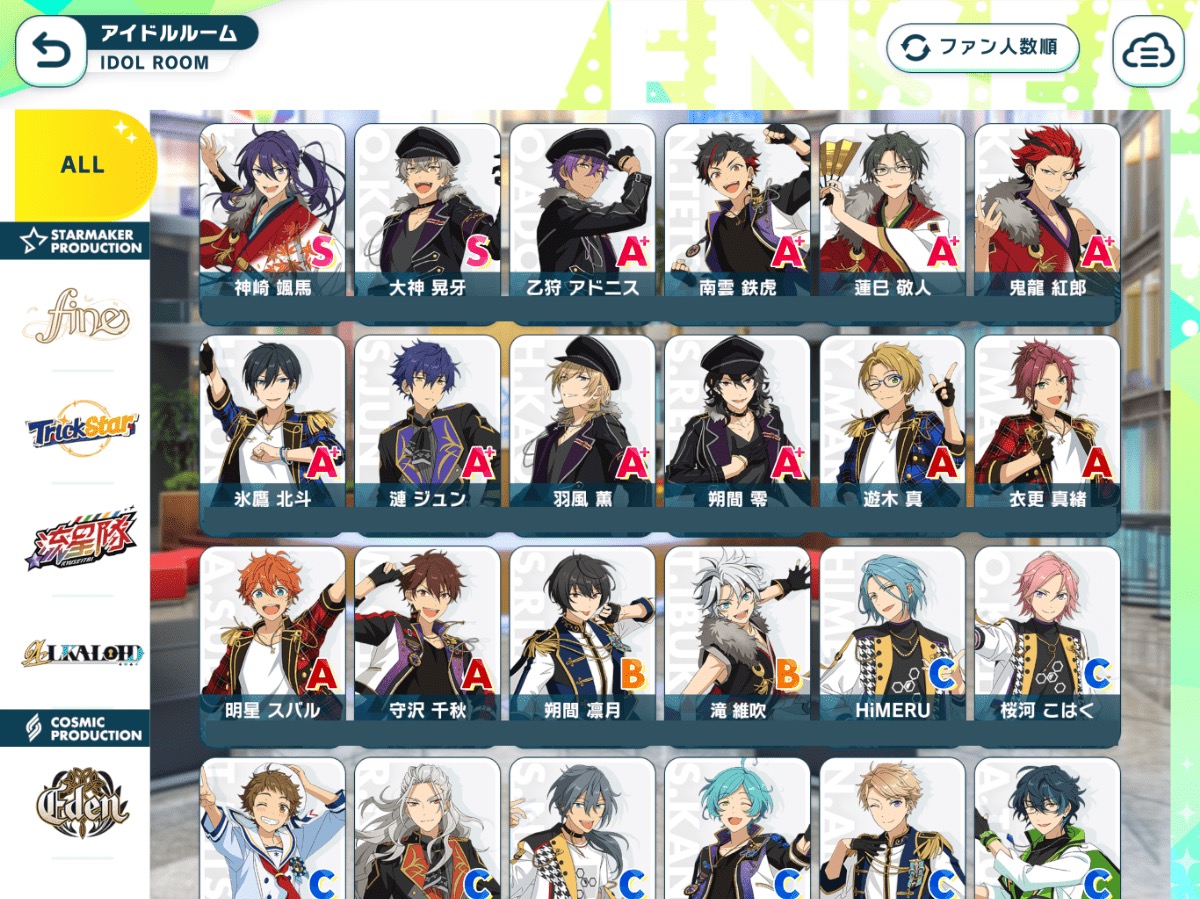Show the 流星隊 unit idols

(x=82, y=541)
